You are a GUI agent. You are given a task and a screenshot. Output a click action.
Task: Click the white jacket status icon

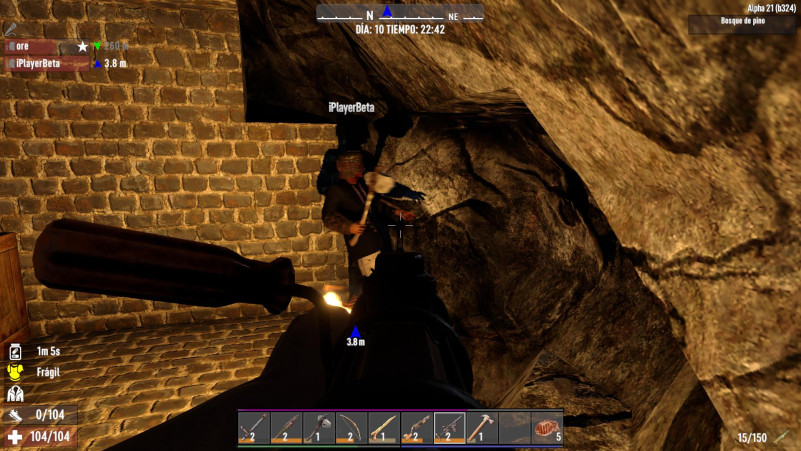point(15,394)
